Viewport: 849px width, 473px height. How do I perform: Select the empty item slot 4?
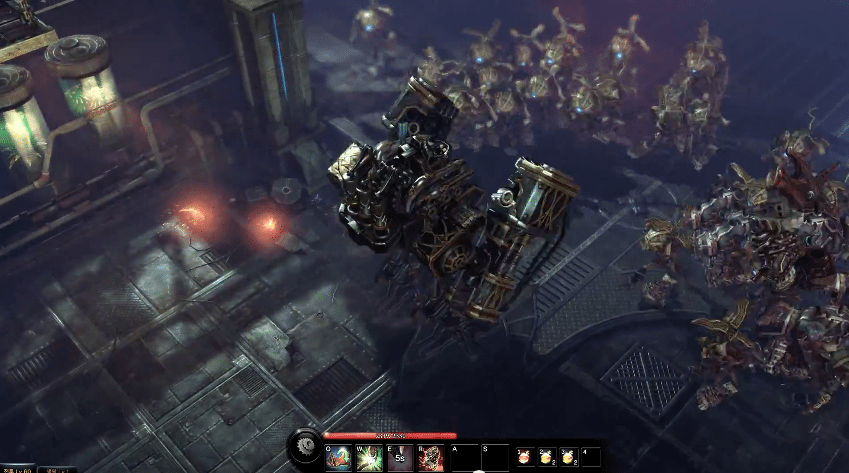[591, 458]
